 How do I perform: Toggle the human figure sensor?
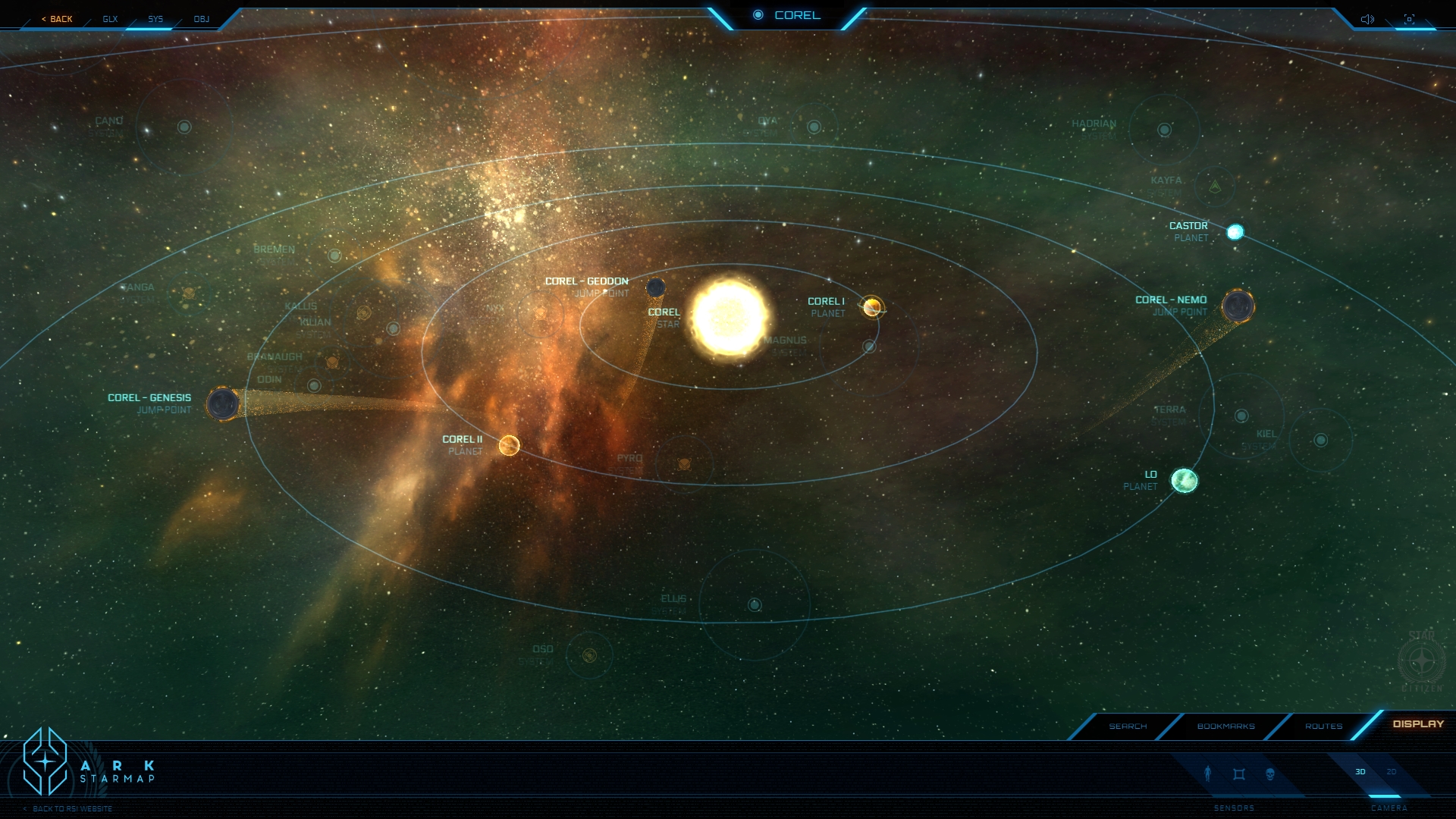pos(1208,773)
